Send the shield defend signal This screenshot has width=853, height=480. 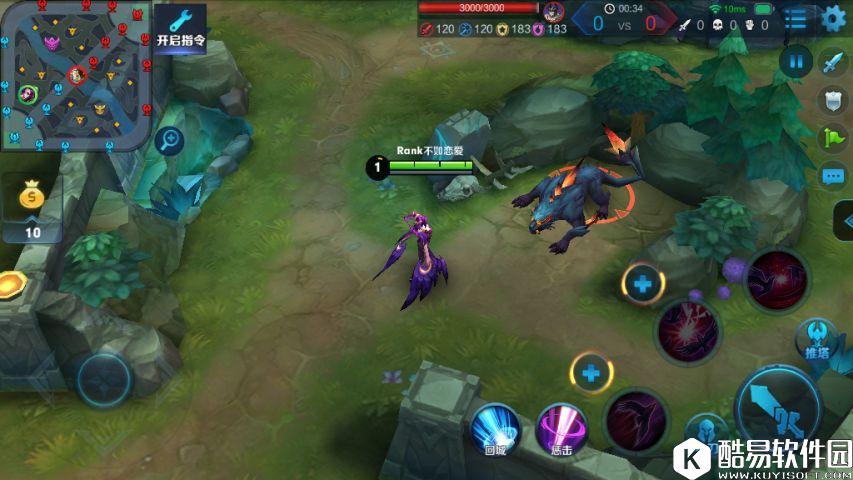tap(833, 100)
